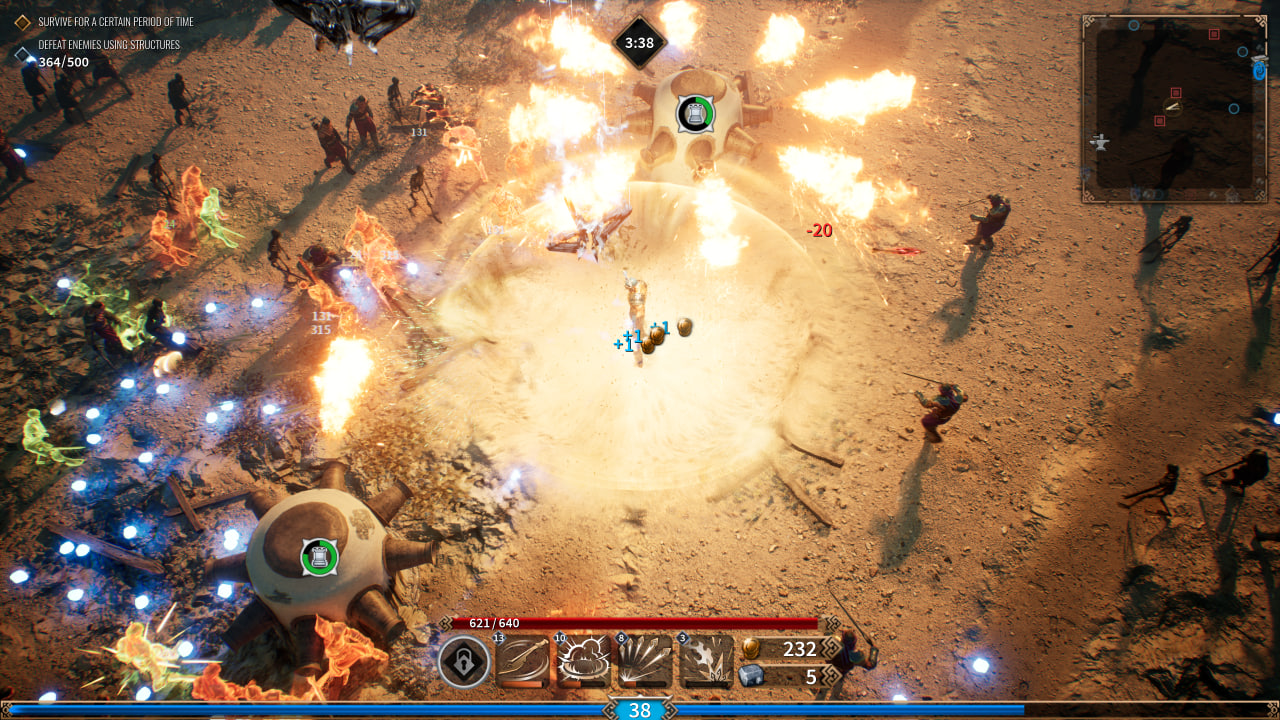Activate the spinning blade ability
Screen dimensions: 1280x720
[523, 662]
